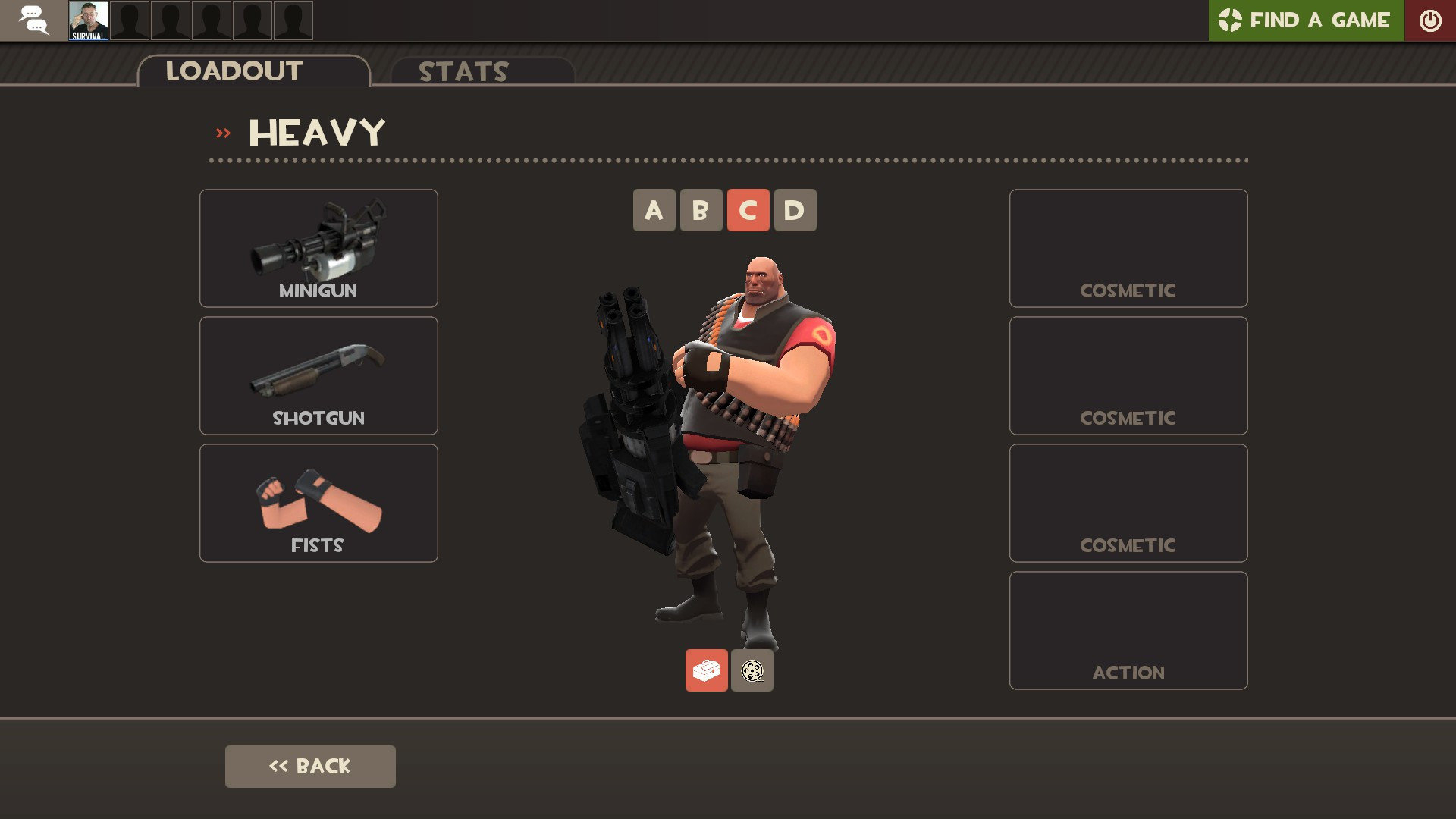Click the SURVIVAL player avatar thumbnail
The width and height of the screenshot is (1456, 819).
pos(89,20)
